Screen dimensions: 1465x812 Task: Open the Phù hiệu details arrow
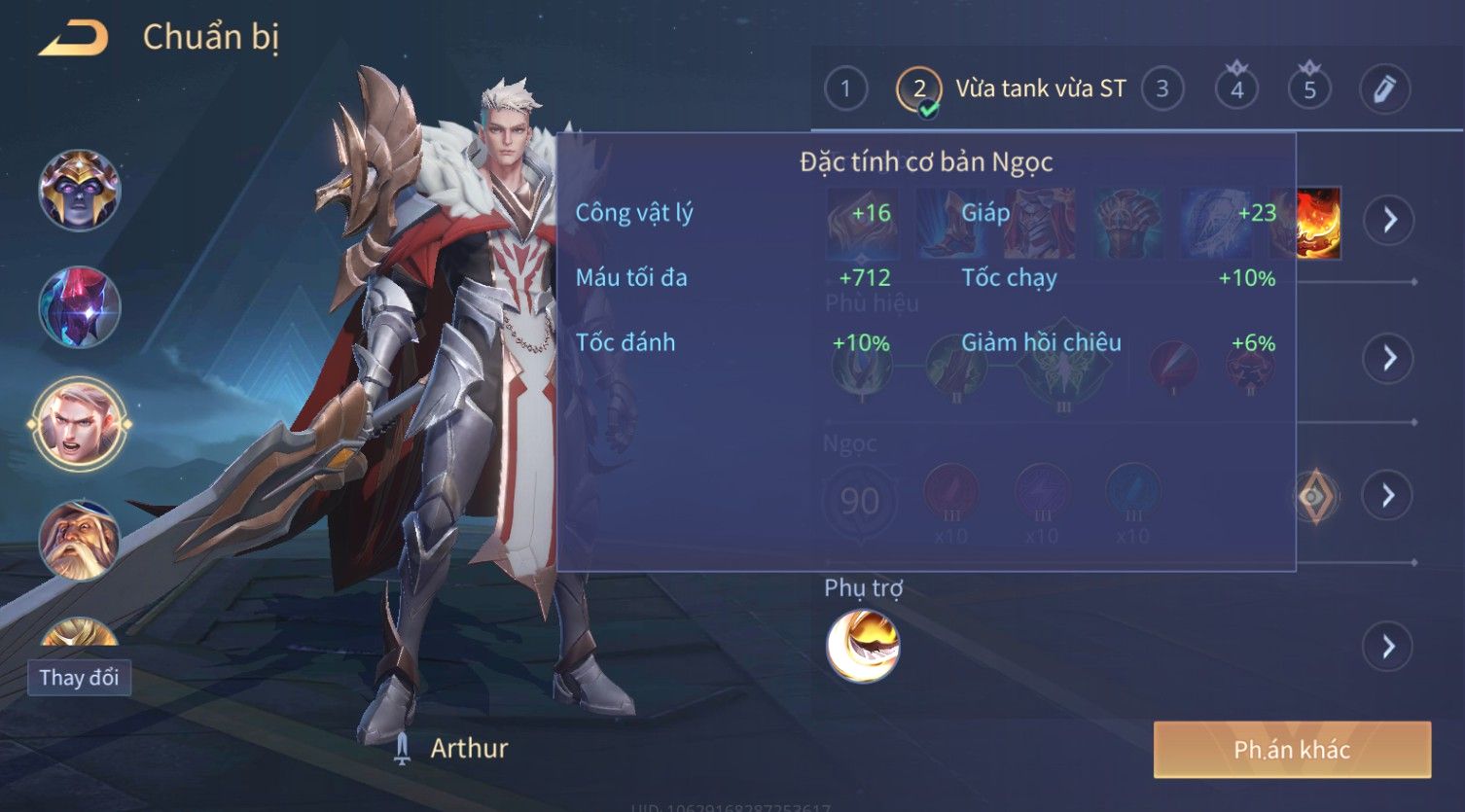click(1388, 358)
